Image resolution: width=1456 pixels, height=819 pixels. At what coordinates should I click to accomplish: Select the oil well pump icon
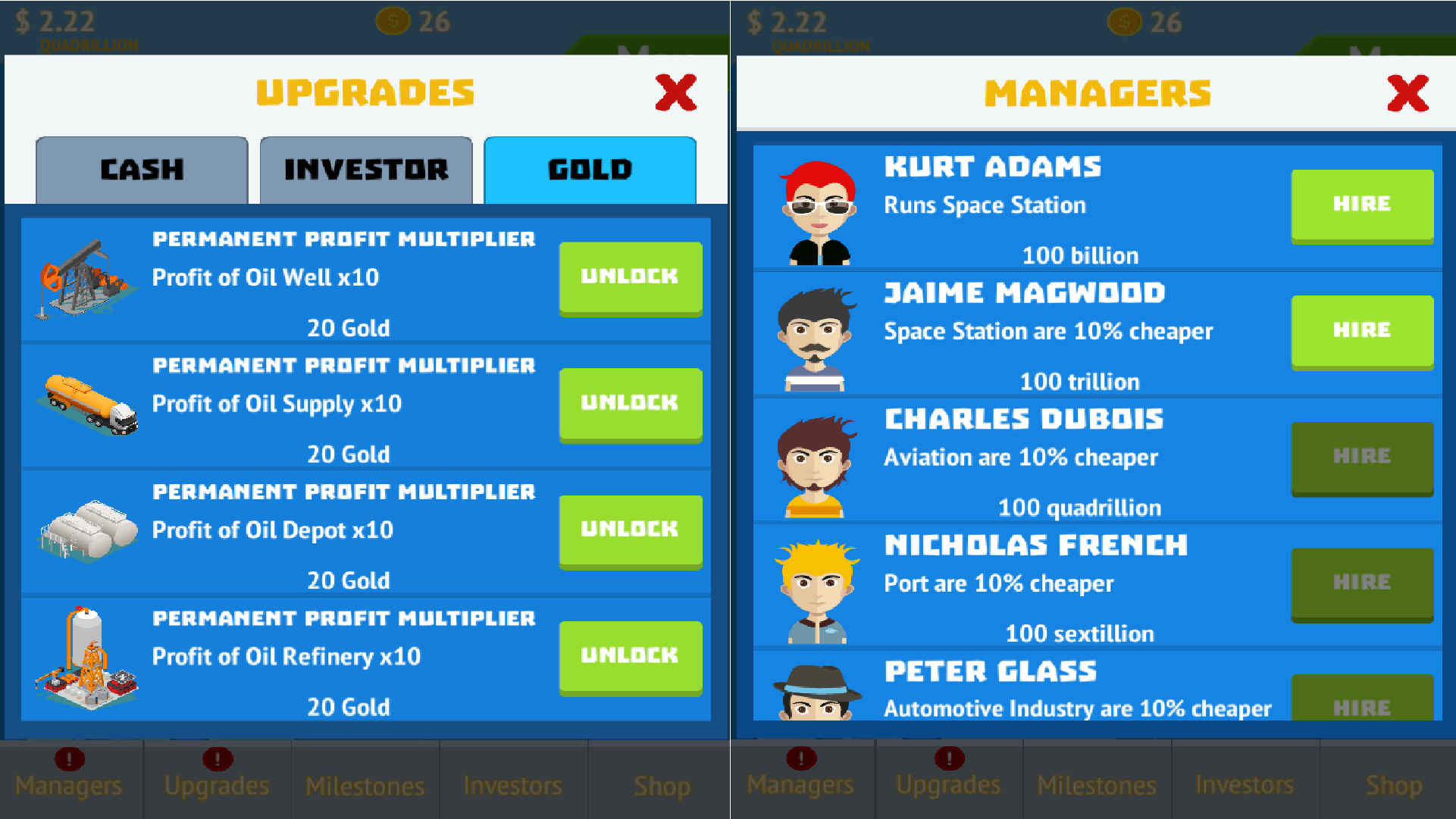(85, 280)
